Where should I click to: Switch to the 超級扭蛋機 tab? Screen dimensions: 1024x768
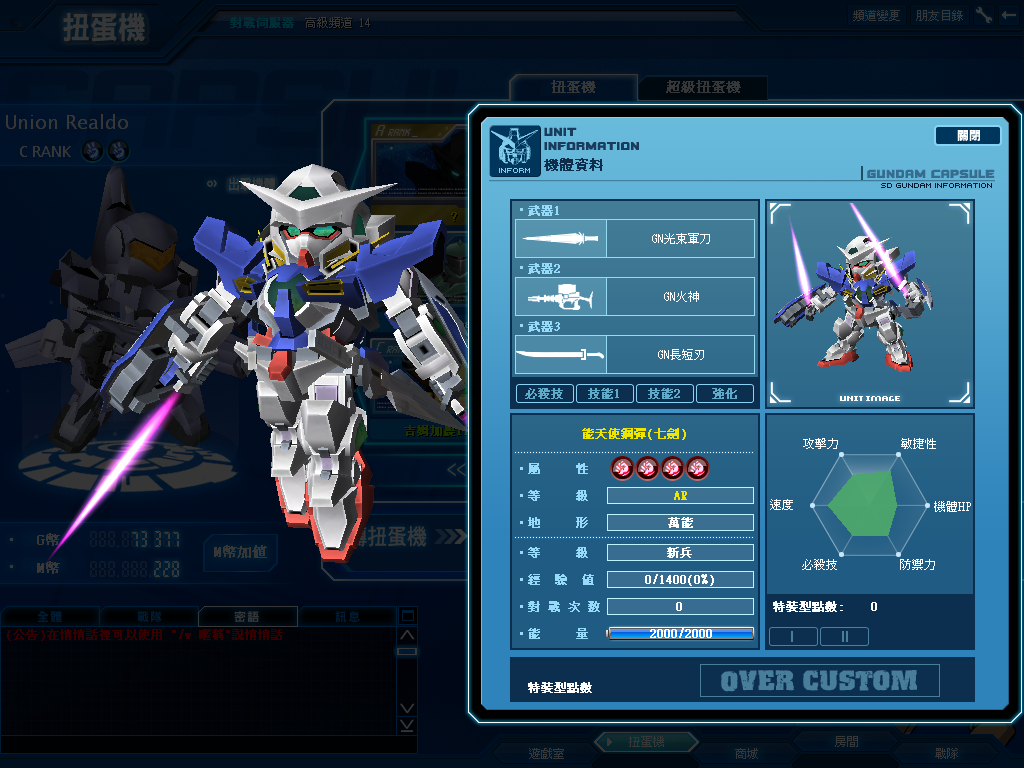pos(703,88)
